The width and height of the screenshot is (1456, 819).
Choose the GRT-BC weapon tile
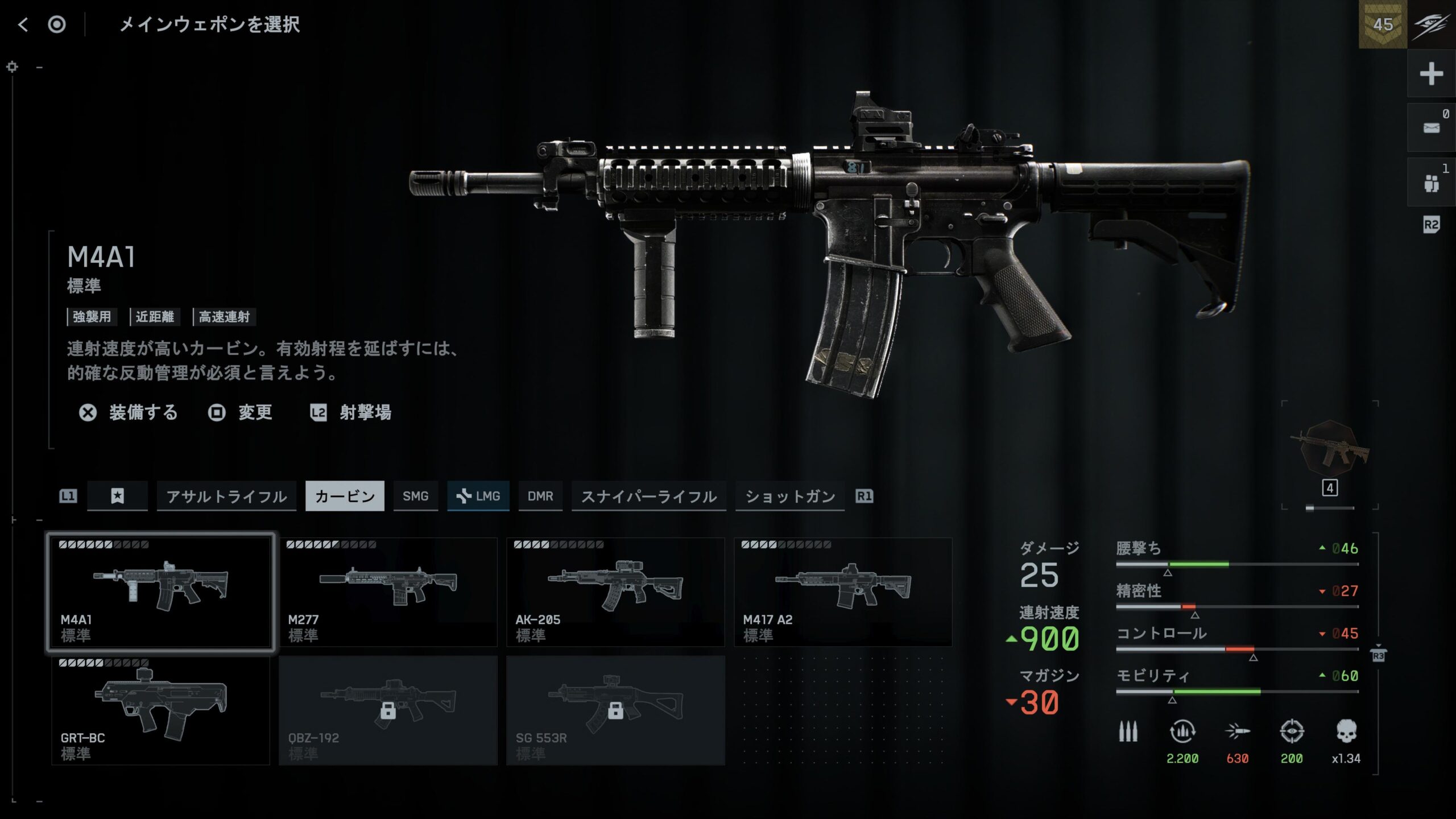click(x=161, y=710)
